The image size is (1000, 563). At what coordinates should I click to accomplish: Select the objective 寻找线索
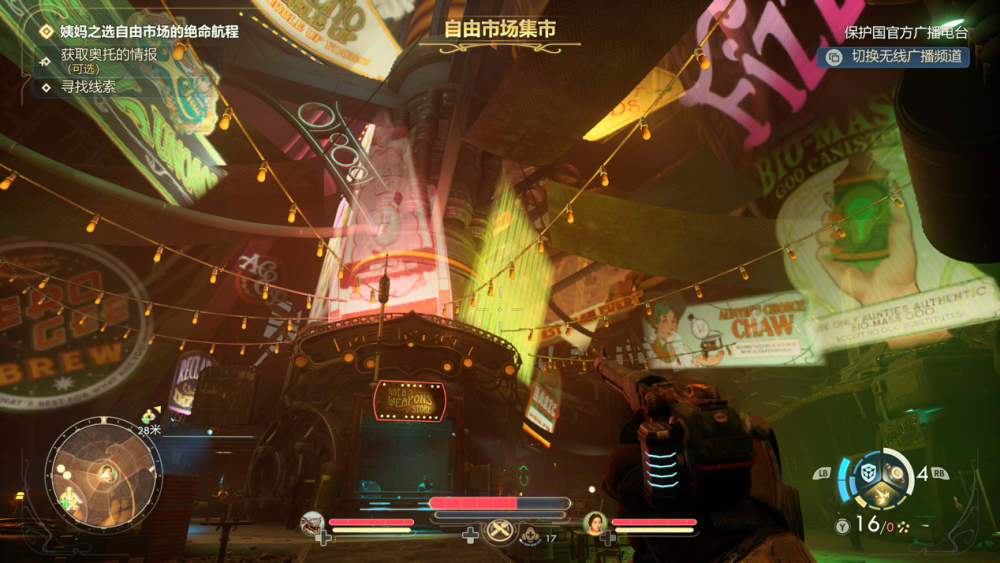(x=88, y=87)
